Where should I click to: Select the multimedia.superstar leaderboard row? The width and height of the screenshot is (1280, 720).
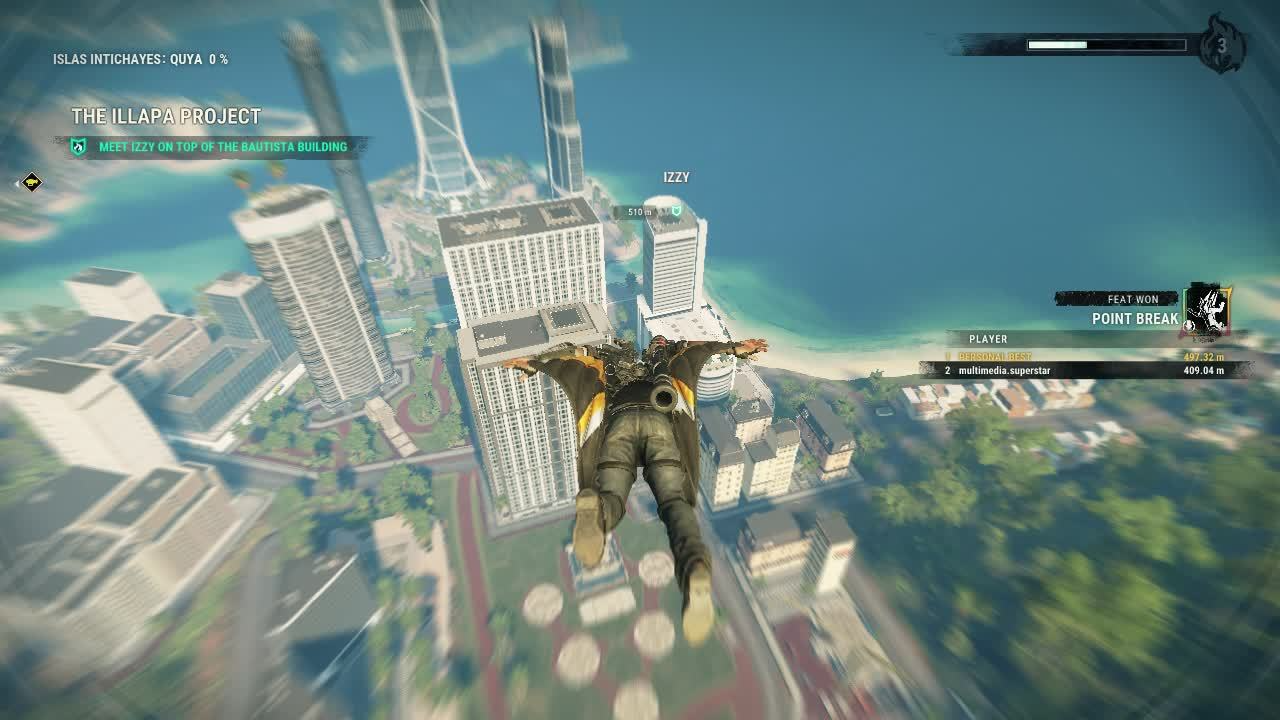click(1084, 371)
